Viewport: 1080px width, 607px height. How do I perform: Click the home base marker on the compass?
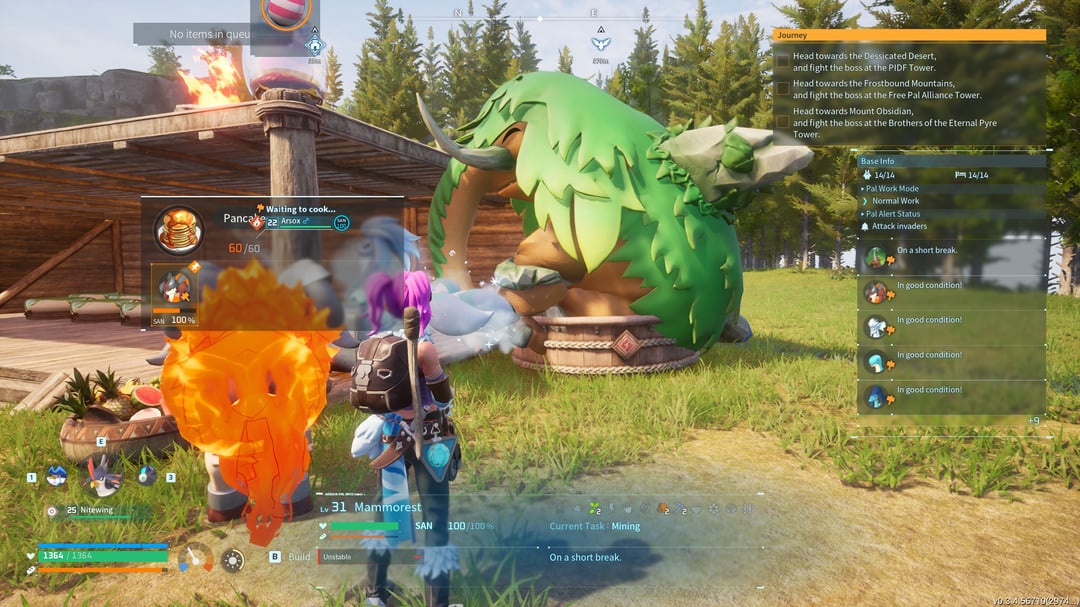click(x=315, y=45)
